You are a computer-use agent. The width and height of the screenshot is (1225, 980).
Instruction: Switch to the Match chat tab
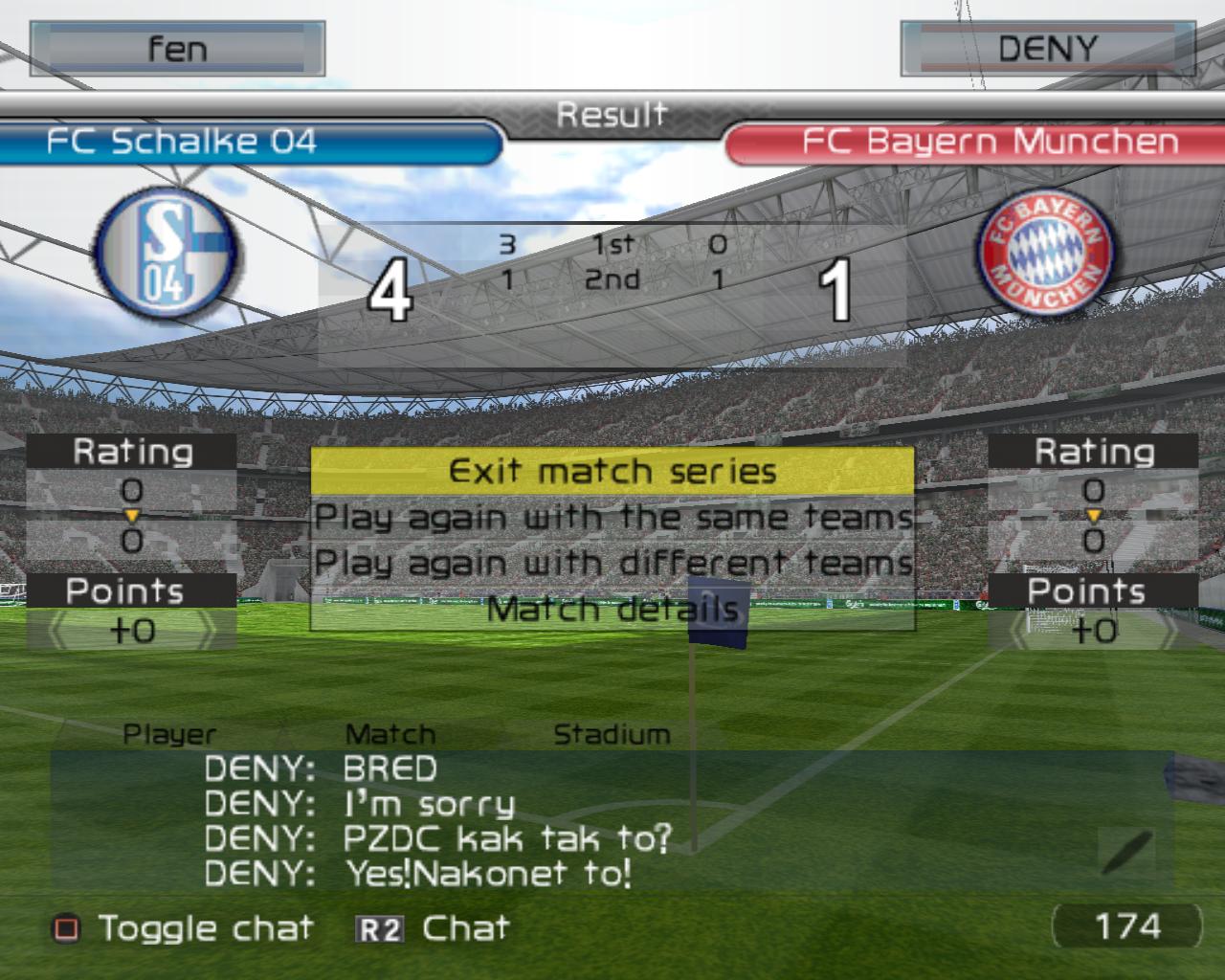[x=390, y=735]
